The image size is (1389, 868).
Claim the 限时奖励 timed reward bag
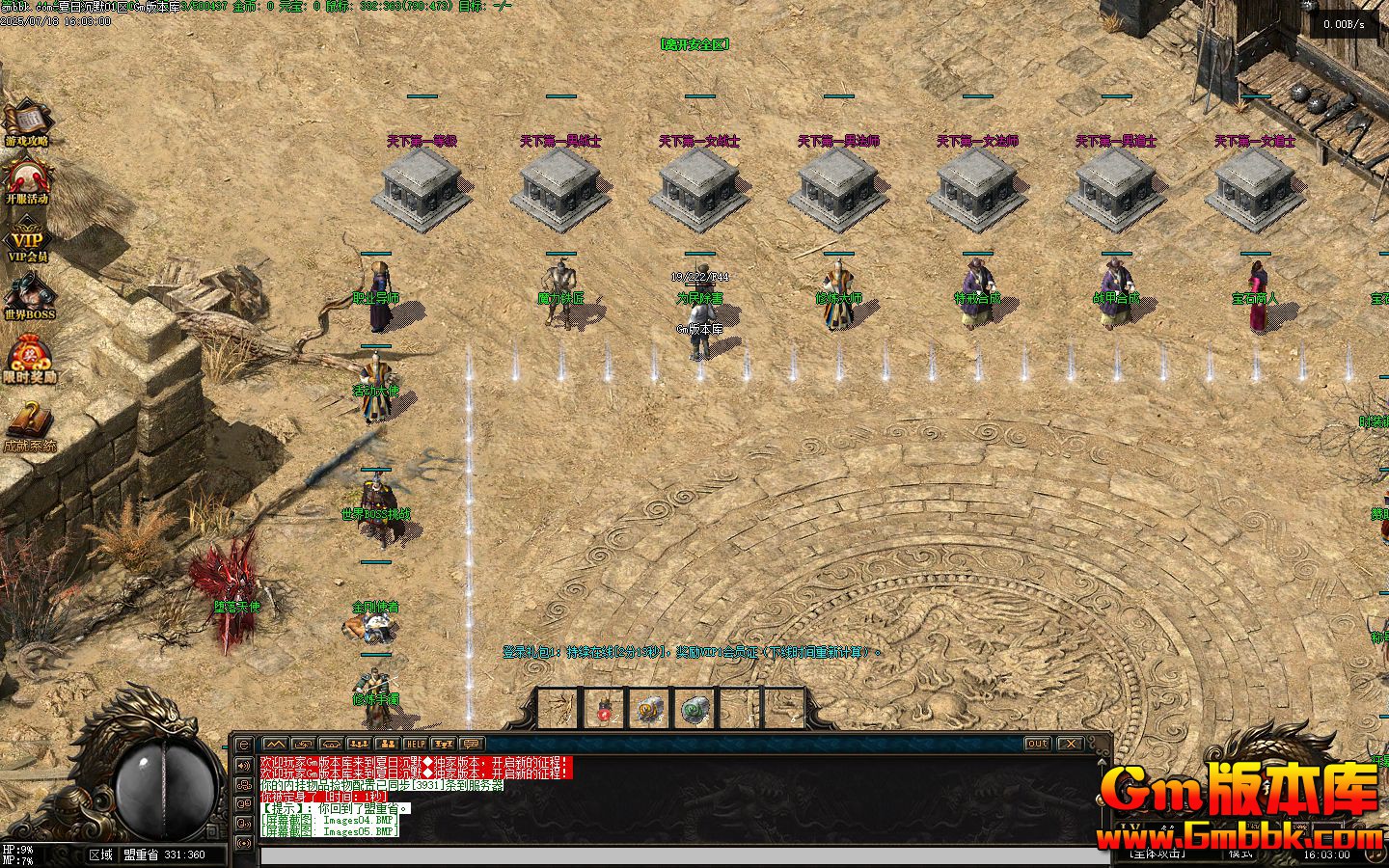tap(29, 357)
